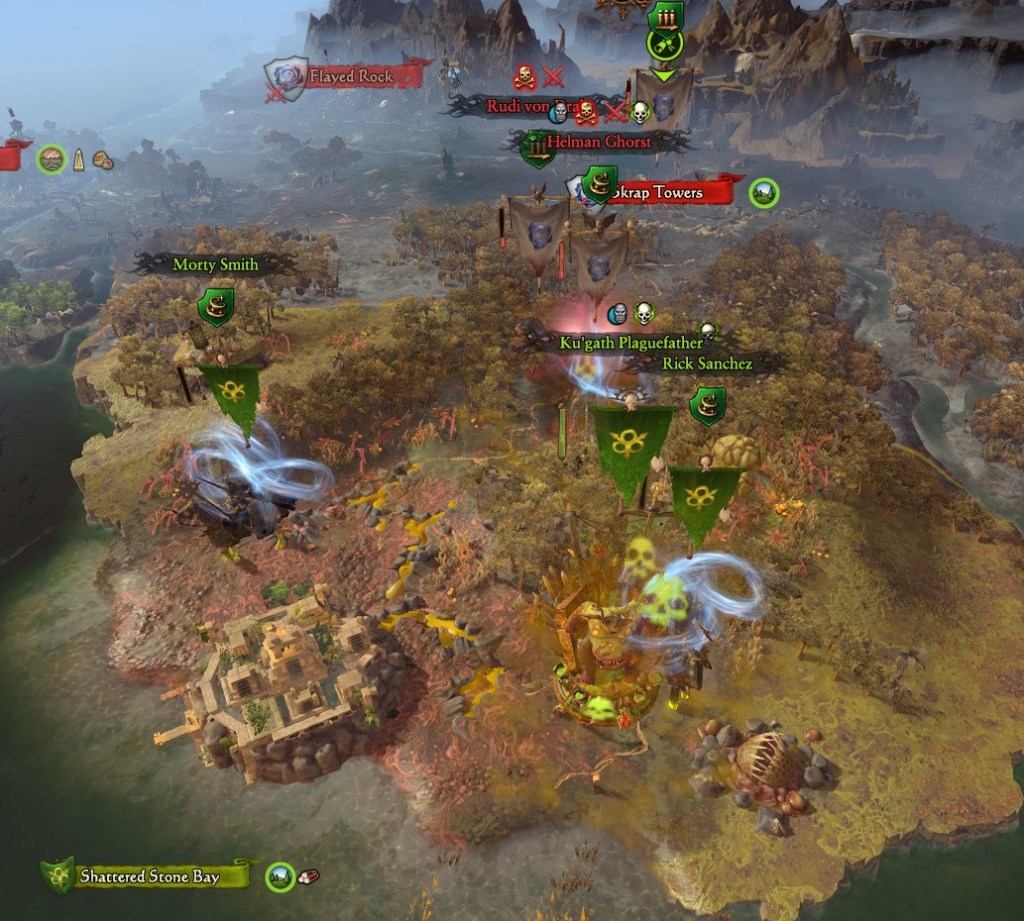Show the climate icon beside Shattered Stone Bay
The image size is (1024, 921).
tap(281, 877)
